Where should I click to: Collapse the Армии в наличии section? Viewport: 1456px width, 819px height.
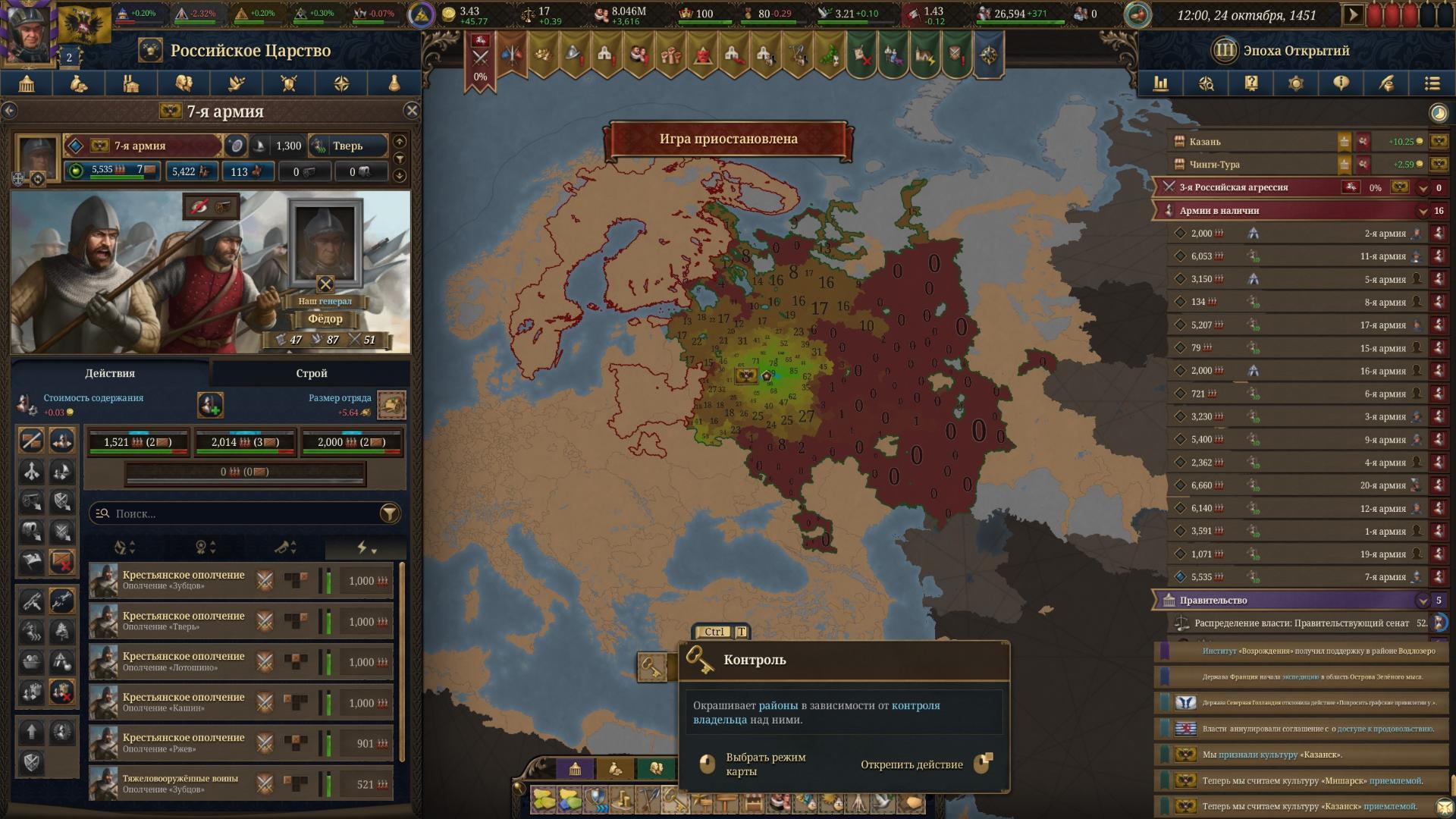click(x=1423, y=211)
